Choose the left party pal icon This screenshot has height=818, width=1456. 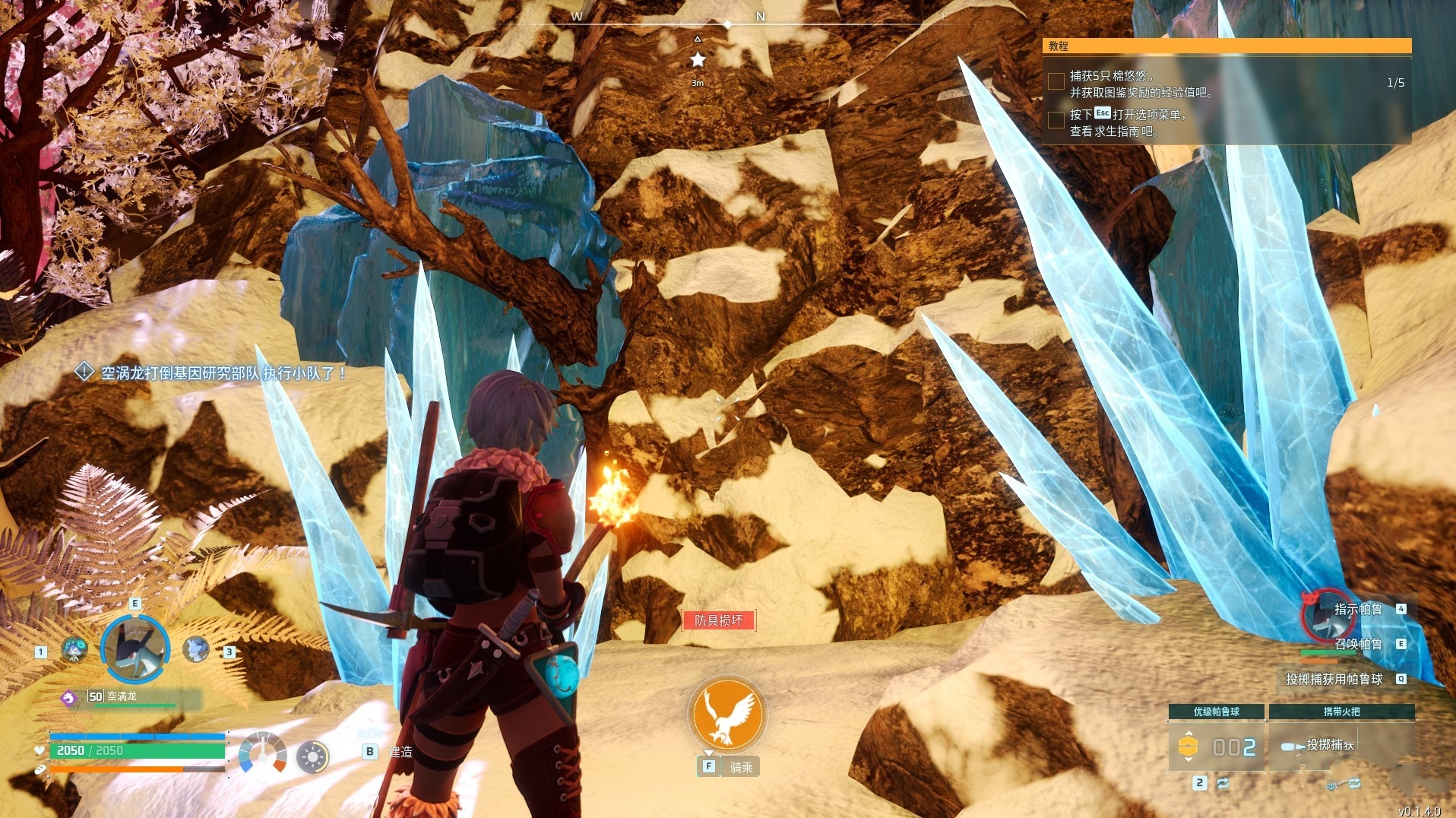tap(74, 650)
